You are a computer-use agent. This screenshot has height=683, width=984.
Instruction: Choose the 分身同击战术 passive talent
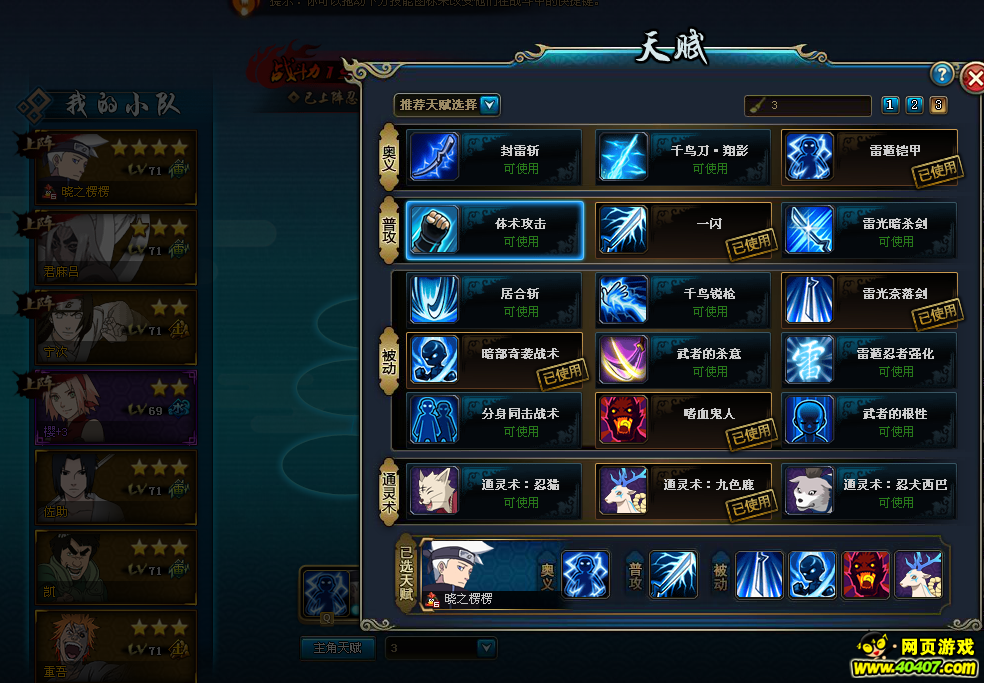point(494,420)
